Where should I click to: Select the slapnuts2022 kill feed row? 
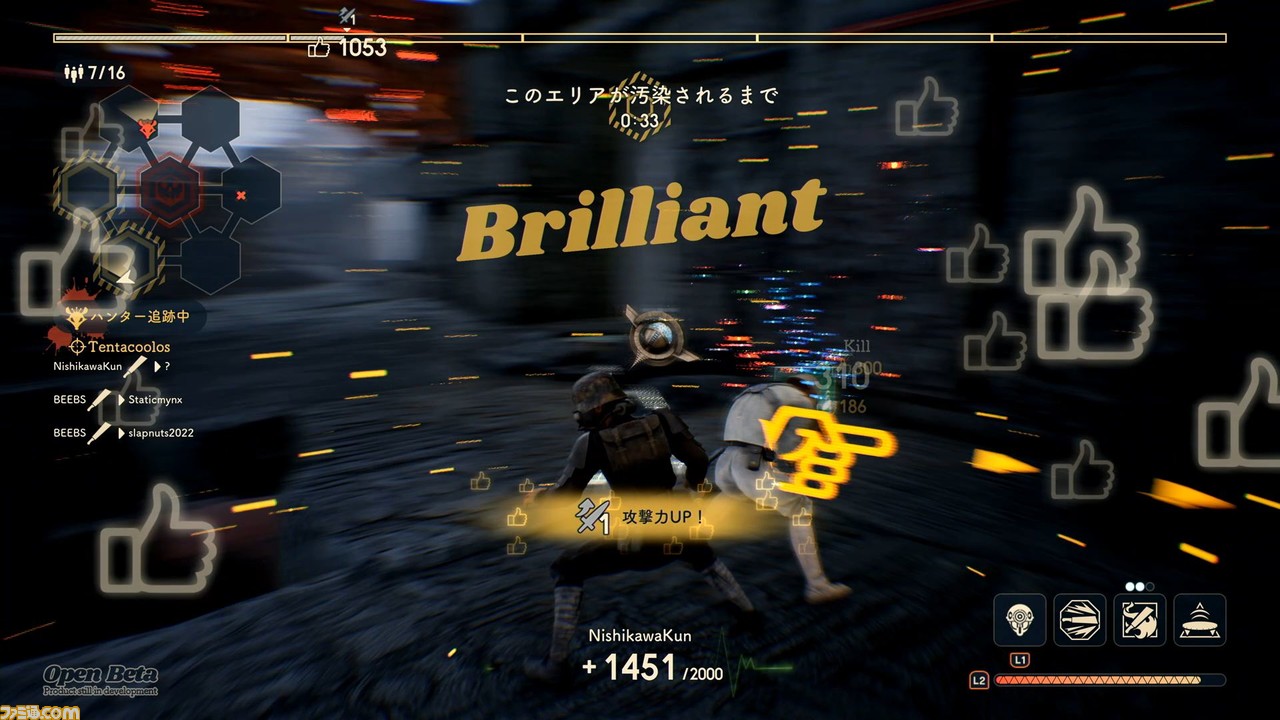tap(123, 433)
